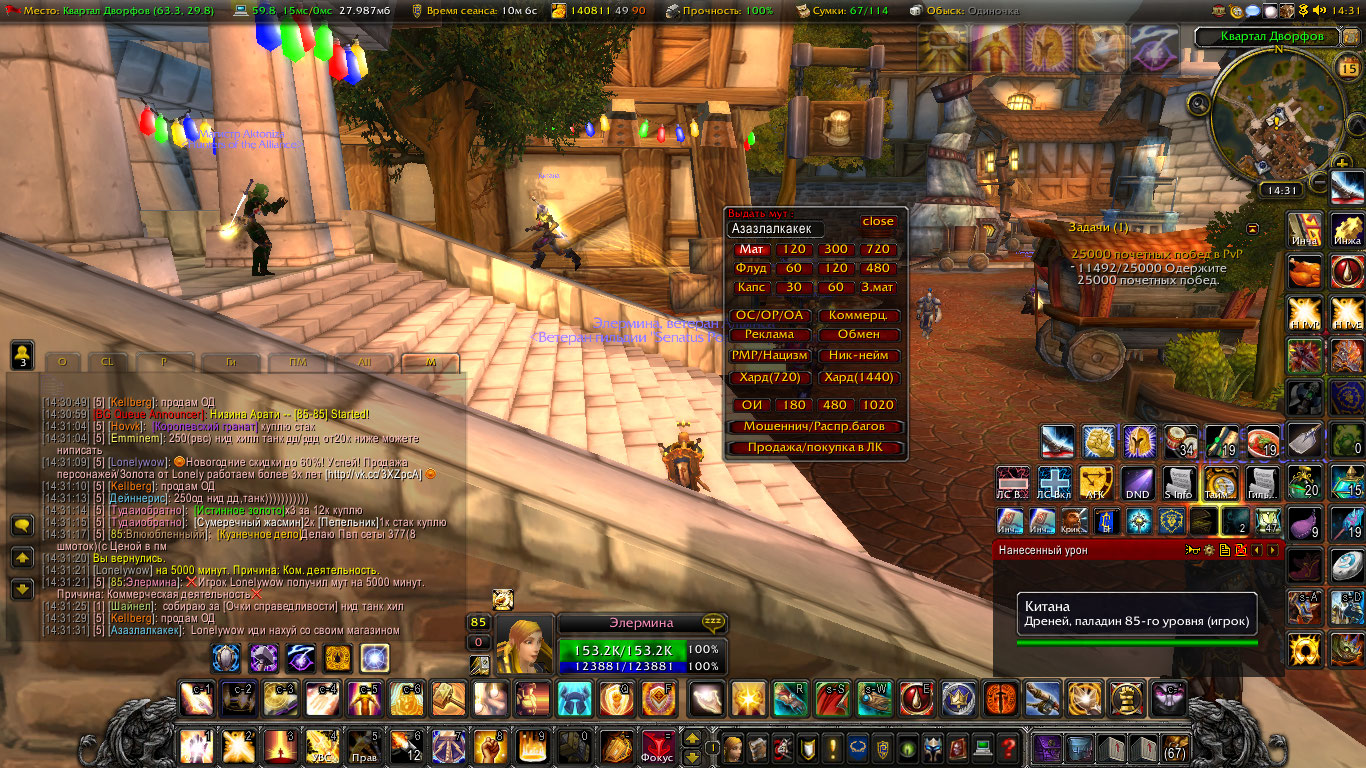Activate the "AFK" macro icon

[x=1096, y=482]
